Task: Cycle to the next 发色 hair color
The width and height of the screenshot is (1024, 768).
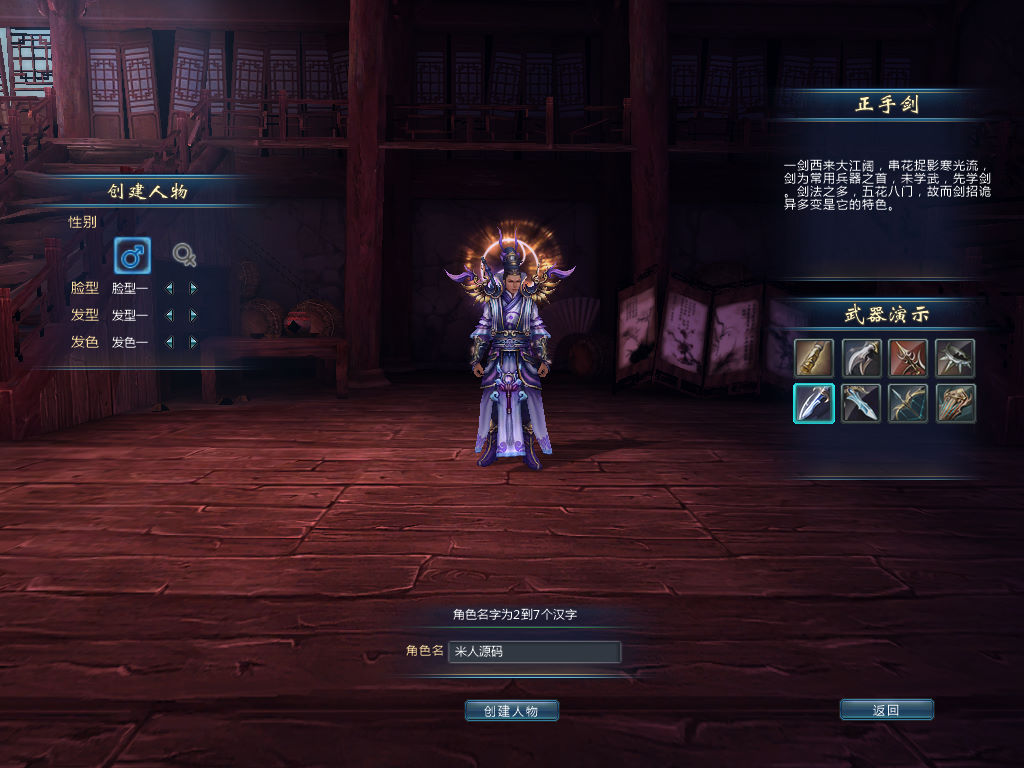Action: tap(193, 342)
